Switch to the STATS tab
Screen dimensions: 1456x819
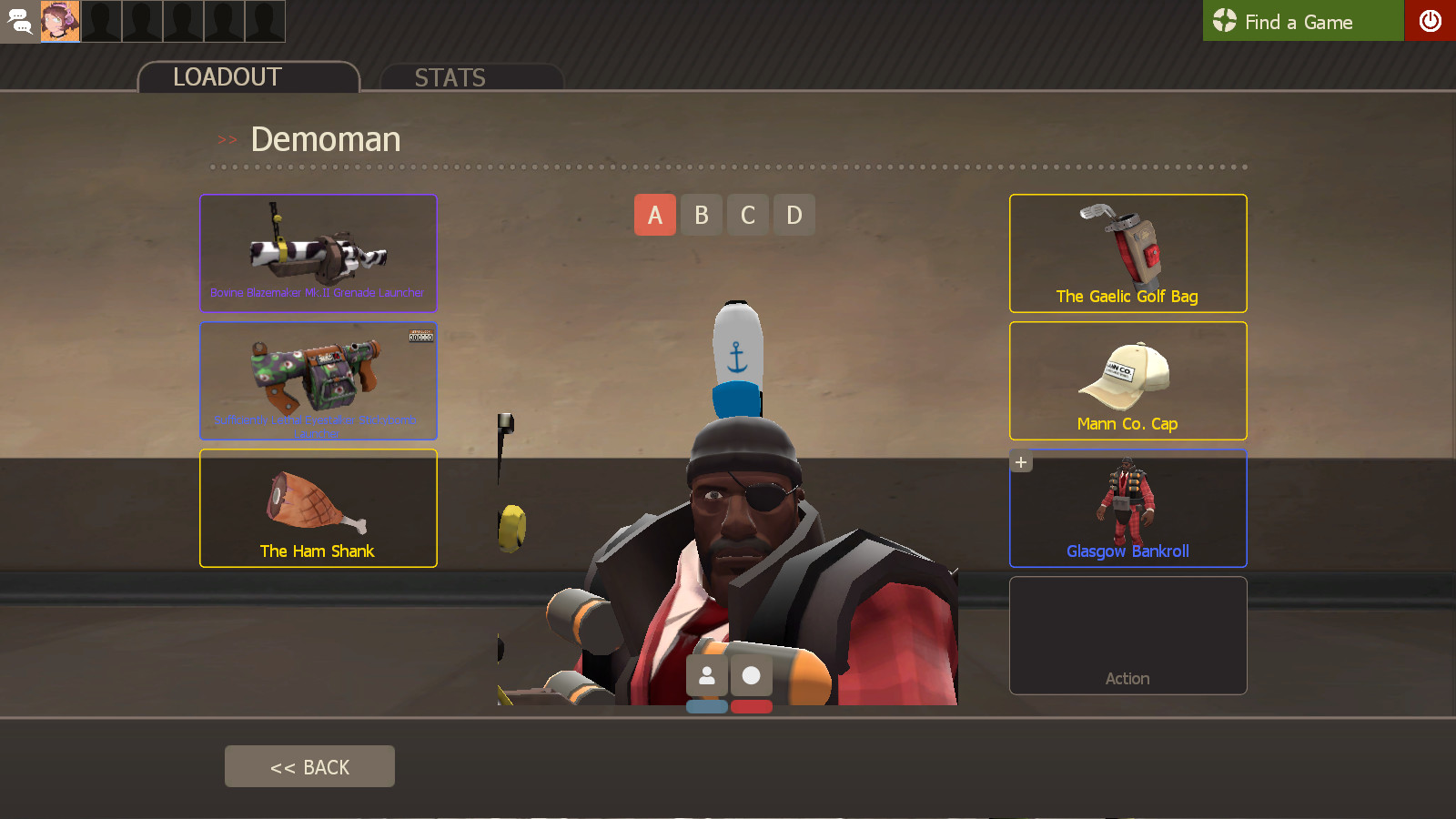coord(450,77)
